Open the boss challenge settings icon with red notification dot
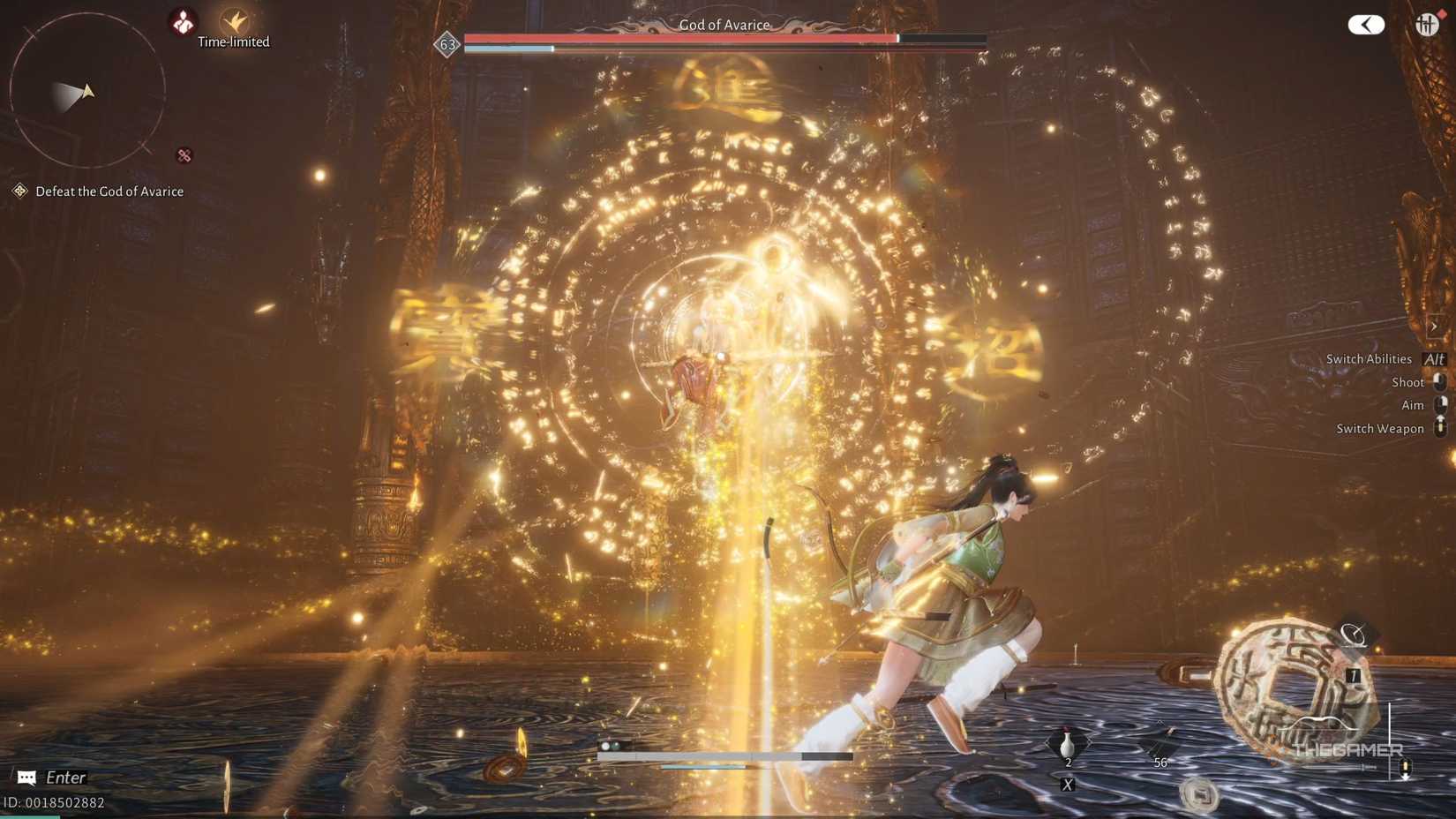This screenshot has width=1456, height=819. pos(1430,24)
